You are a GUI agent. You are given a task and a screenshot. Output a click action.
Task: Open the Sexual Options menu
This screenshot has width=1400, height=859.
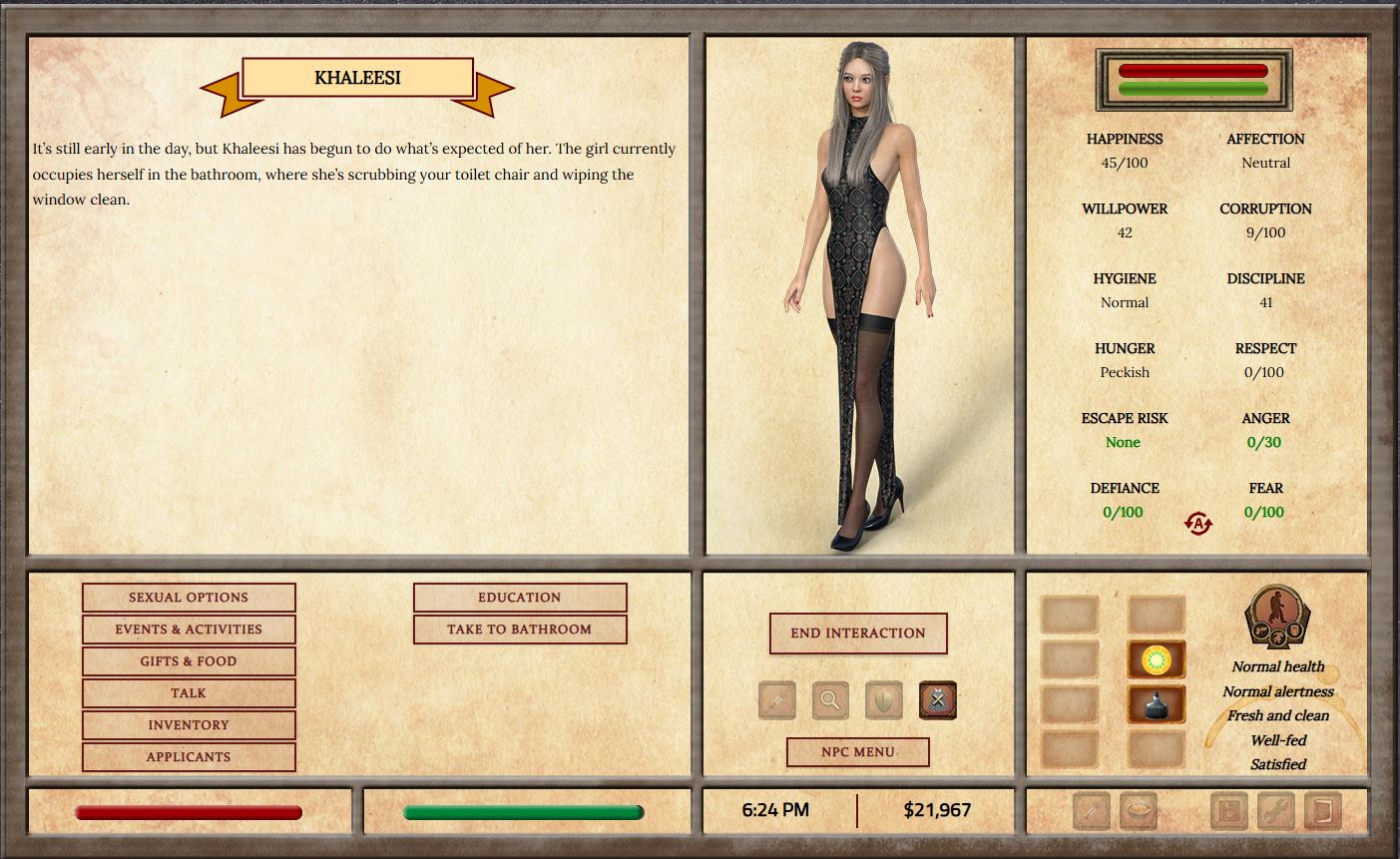coord(189,598)
